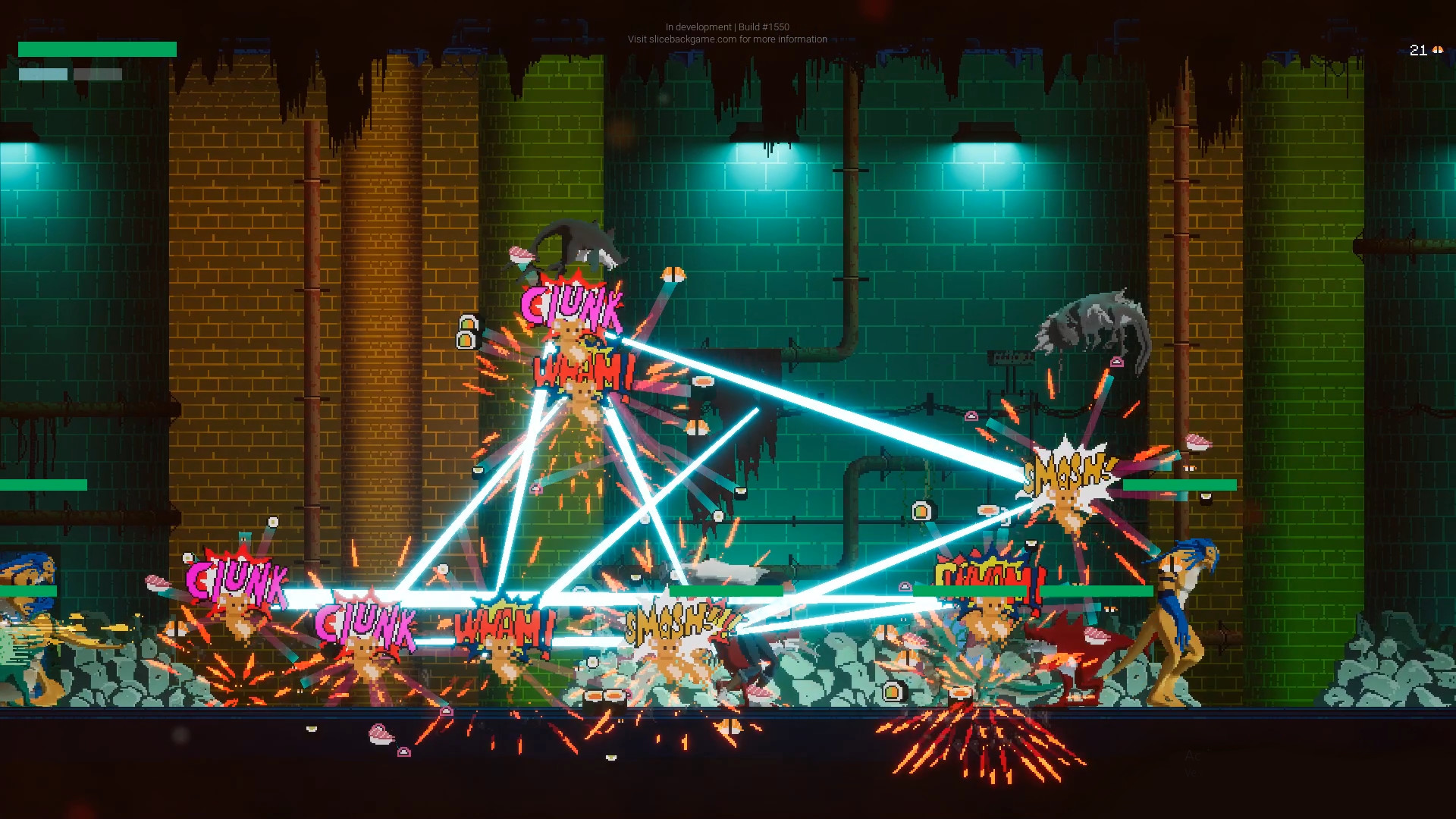The image size is (1456, 819).
Task: Click the egg sushi pickup near the center pipe
Action: pyautogui.click(x=921, y=511)
